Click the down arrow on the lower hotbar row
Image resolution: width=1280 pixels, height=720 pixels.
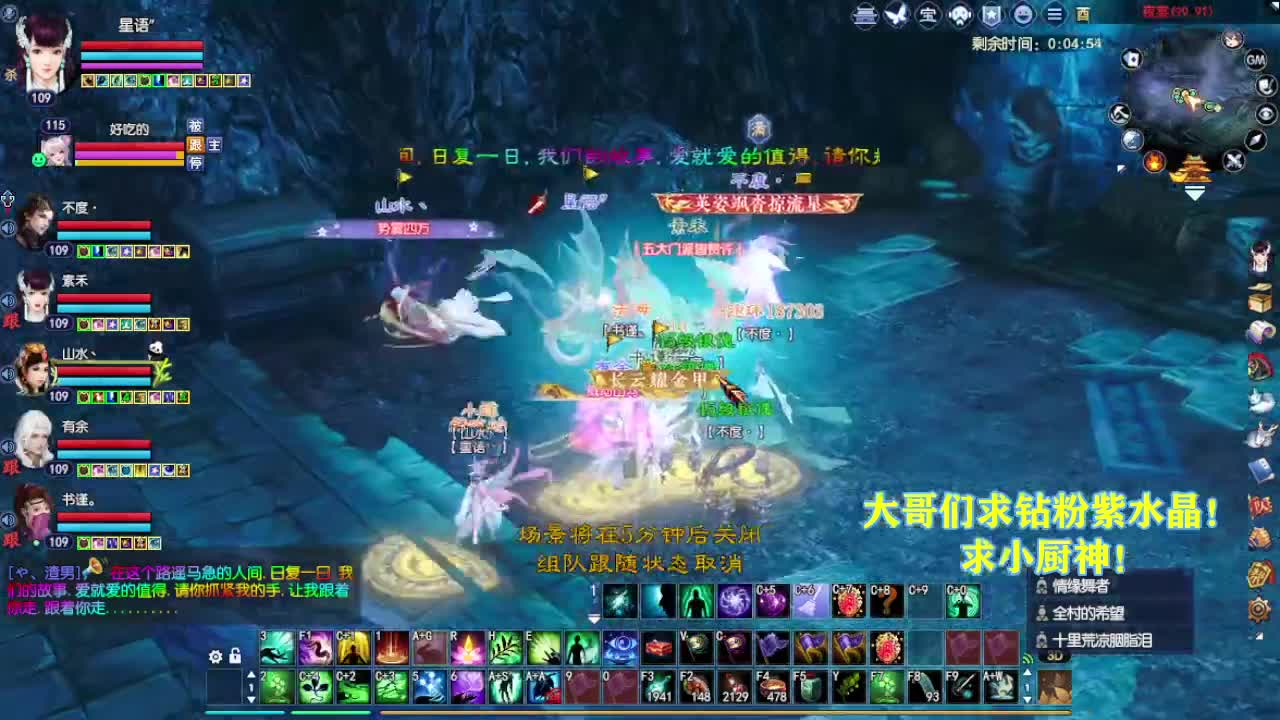click(x=250, y=698)
